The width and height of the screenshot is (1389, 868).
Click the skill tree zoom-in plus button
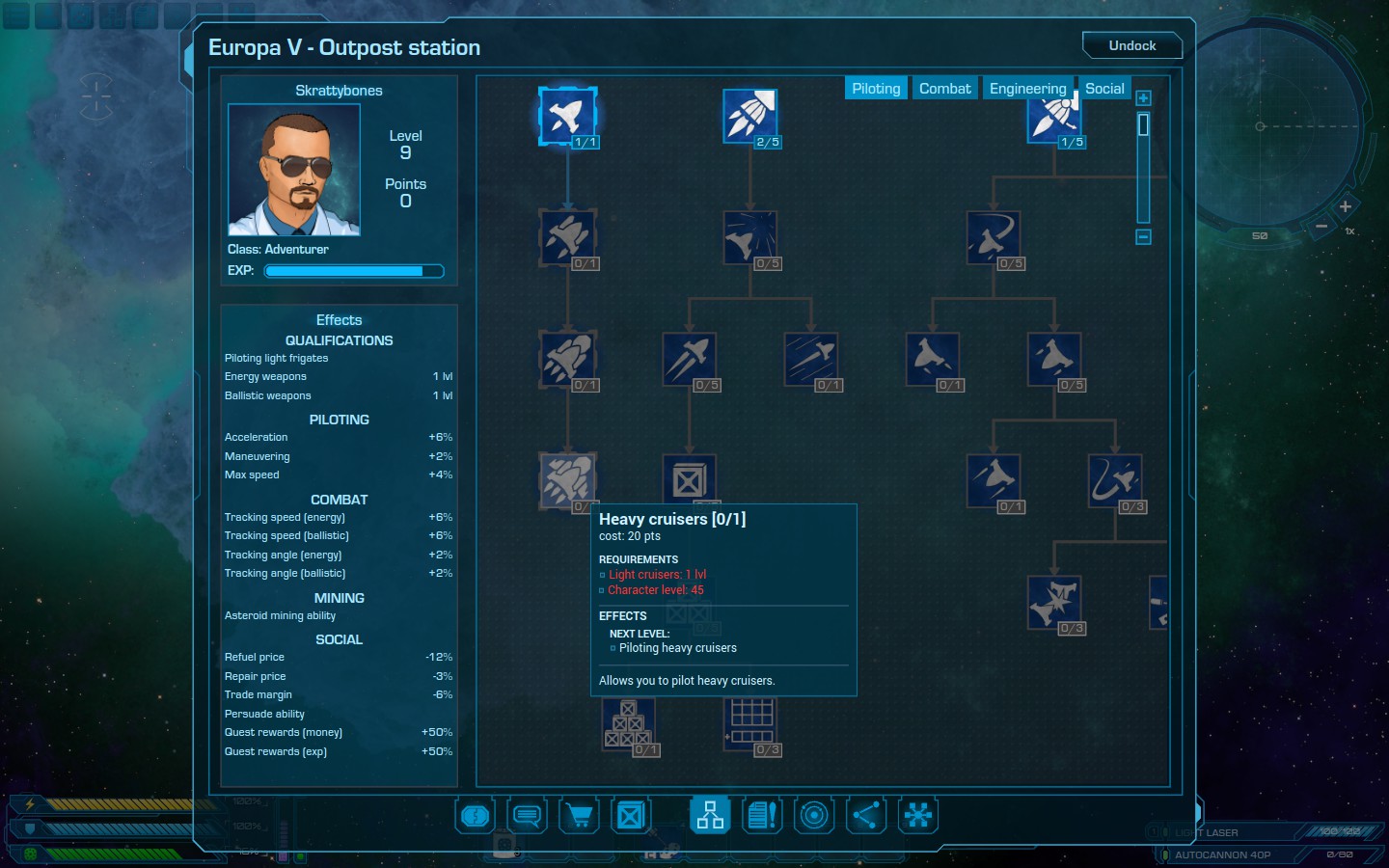click(1143, 98)
